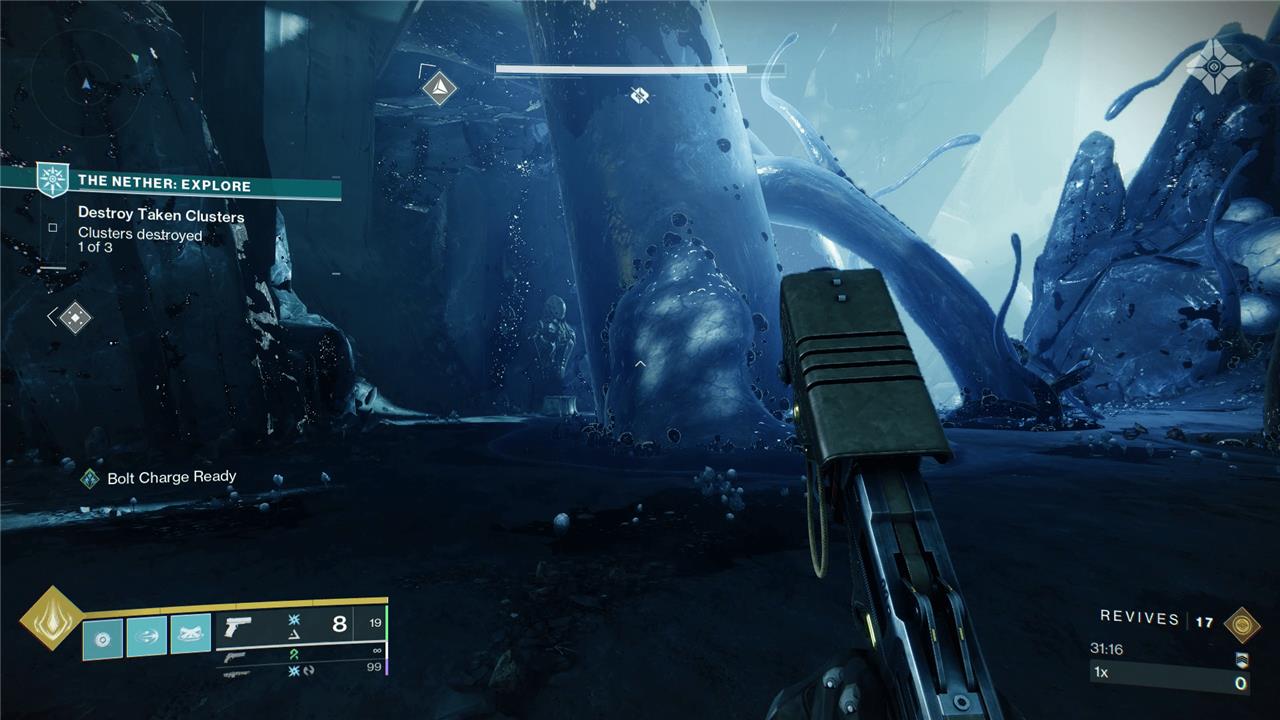The height and width of the screenshot is (720, 1280).
Task: Select the Destroy Taken Clusters objective
Action: [x=161, y=215]
